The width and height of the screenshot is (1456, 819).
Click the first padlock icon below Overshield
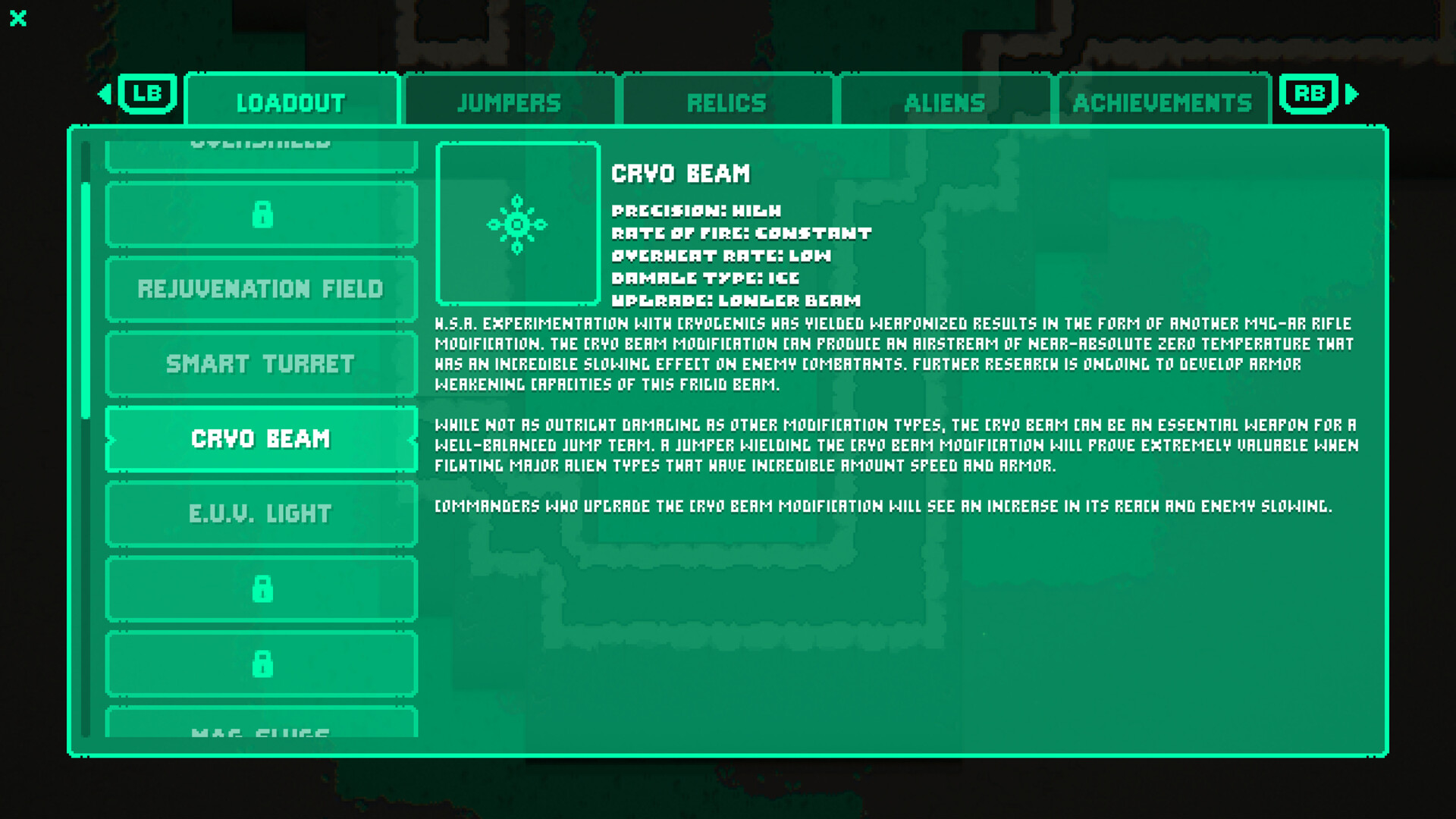tap(262, 214)
